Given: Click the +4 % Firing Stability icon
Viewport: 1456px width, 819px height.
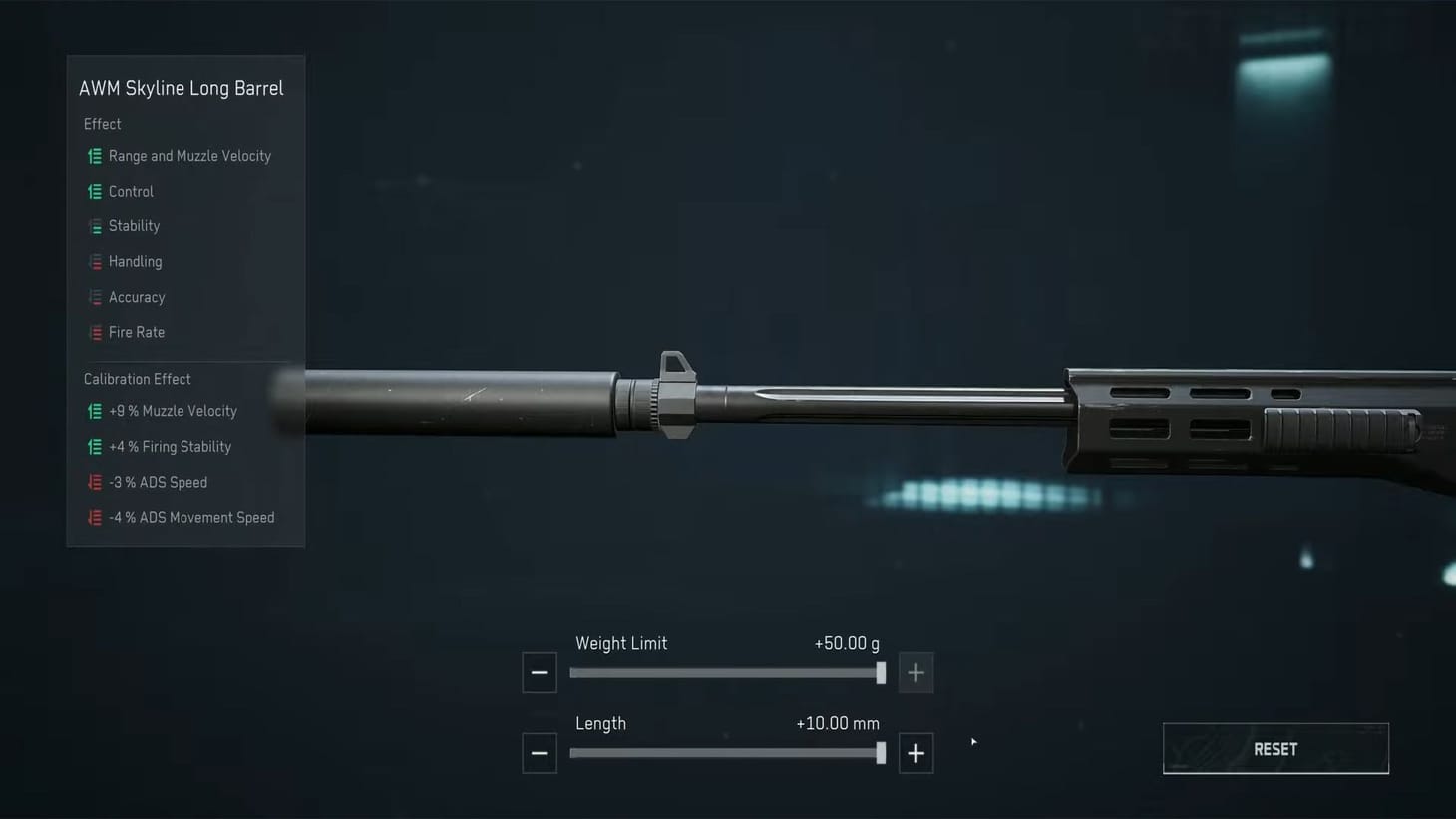Looking at the screenshot, I should (x=95, y=446).
